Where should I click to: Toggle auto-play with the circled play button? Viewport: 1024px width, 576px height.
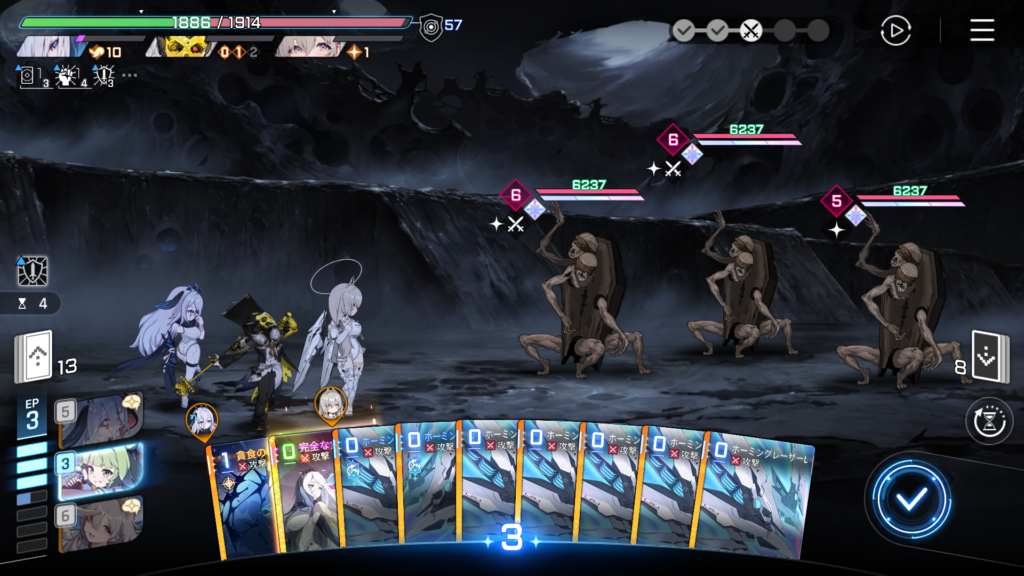[895, 31]
